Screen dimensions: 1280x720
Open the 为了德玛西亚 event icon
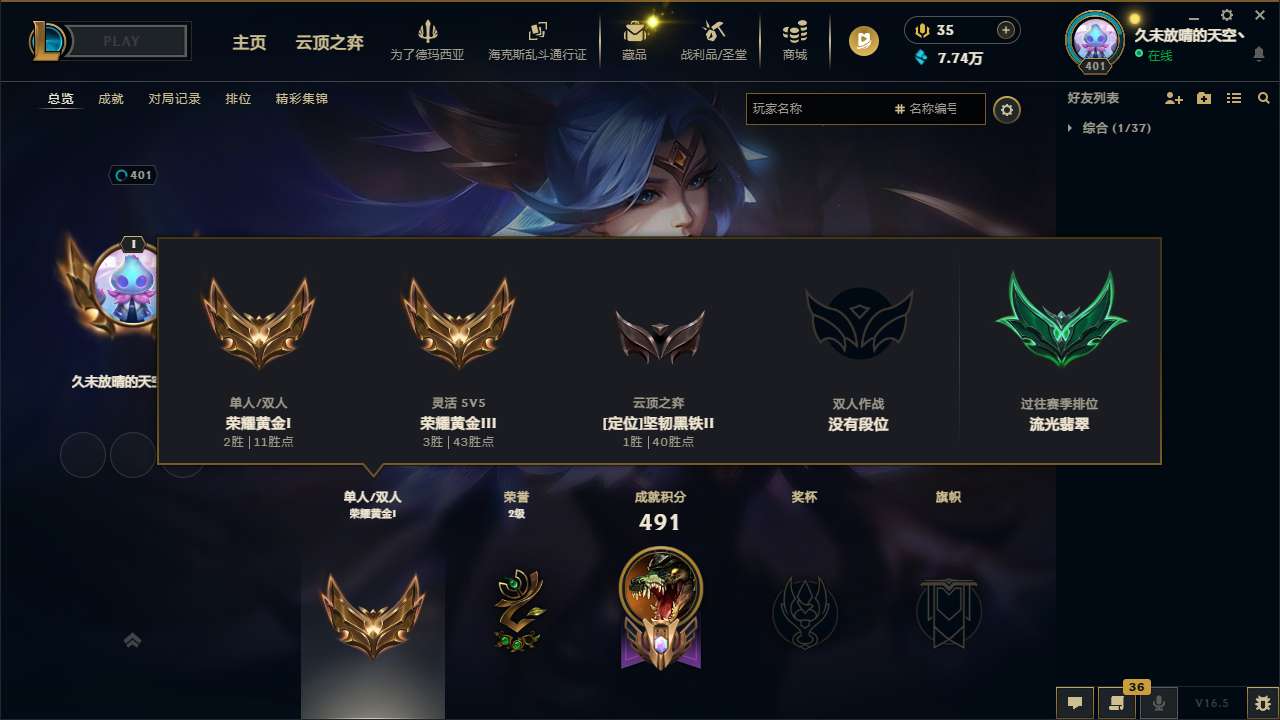click(x=428, y=40)
